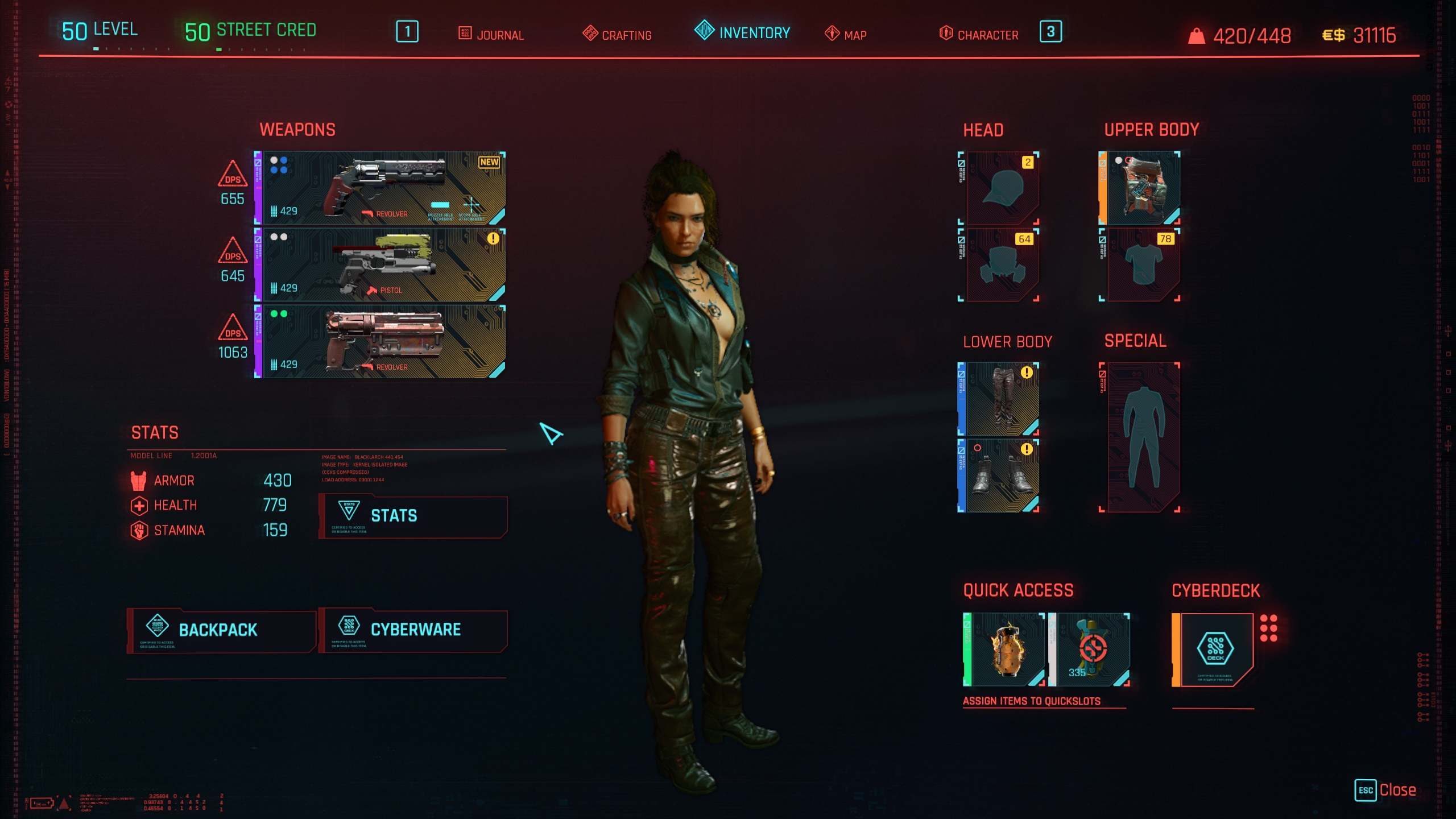Viewport: 1456px width, 819px height.
Task: Open the Cyberware menu
Action: pos(413,630)
